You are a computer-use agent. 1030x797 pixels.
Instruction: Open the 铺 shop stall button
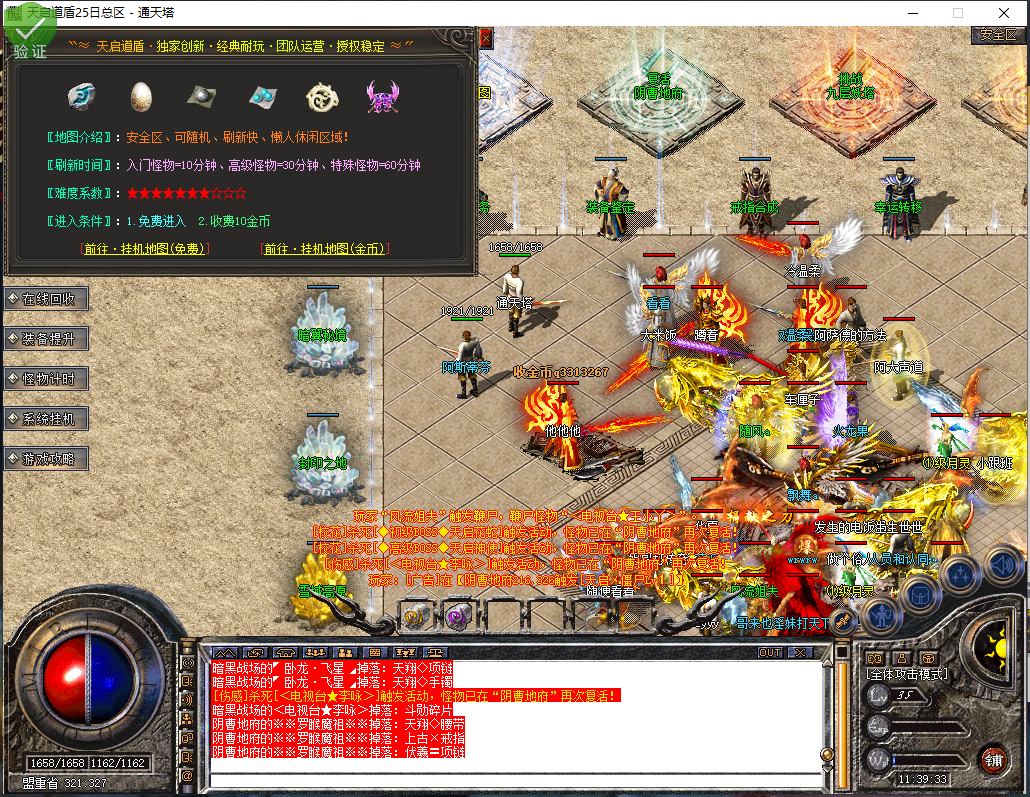pos(992,758)
